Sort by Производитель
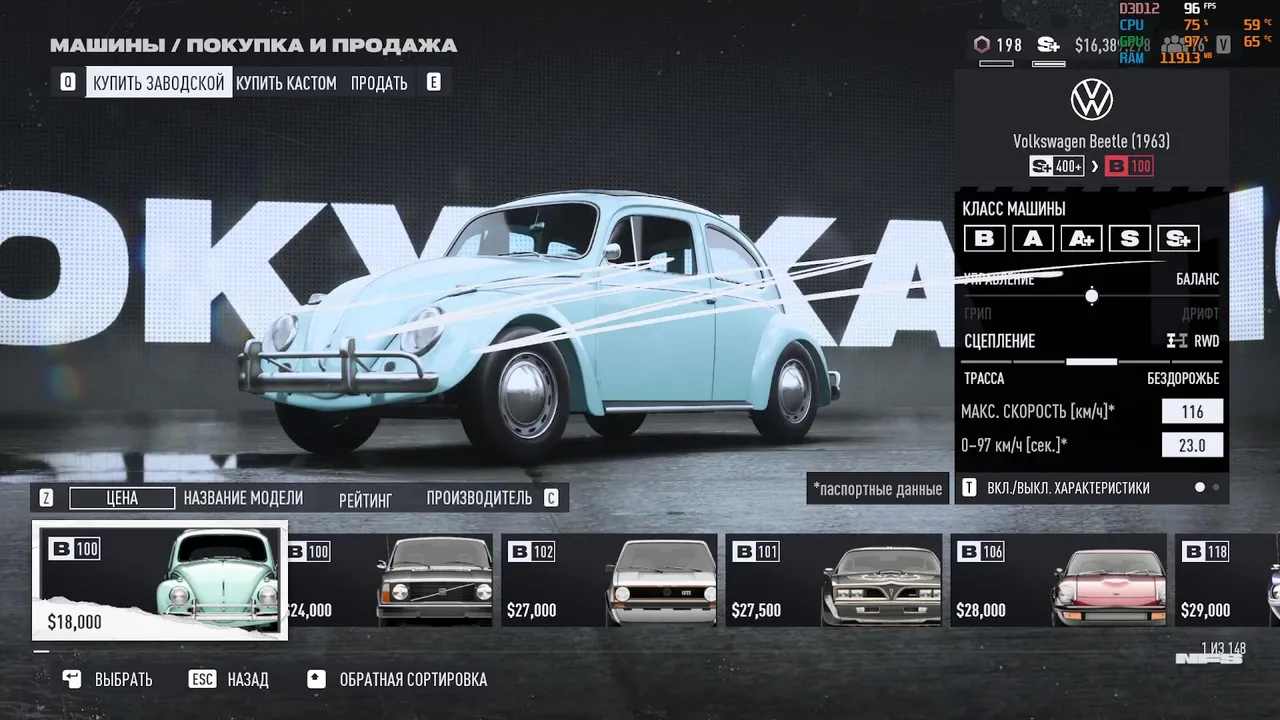This screenshot has height=720, width=1280. click(479, 498)
